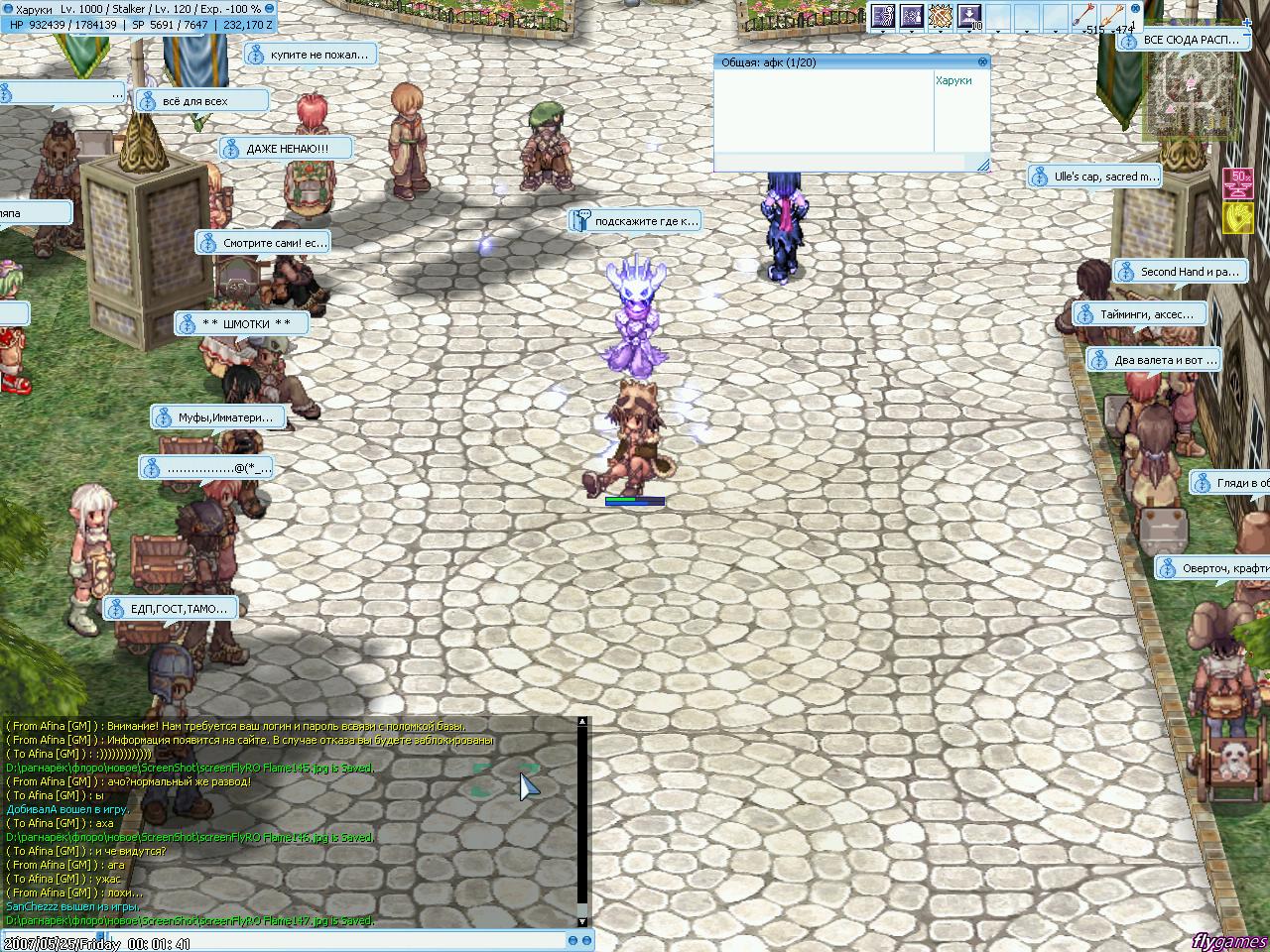Select the purple down-arrow skill labeled 10
Image resolution: width=1270 pixels, height=952 pixels.
pyautogui.click(x=968, y=16)
